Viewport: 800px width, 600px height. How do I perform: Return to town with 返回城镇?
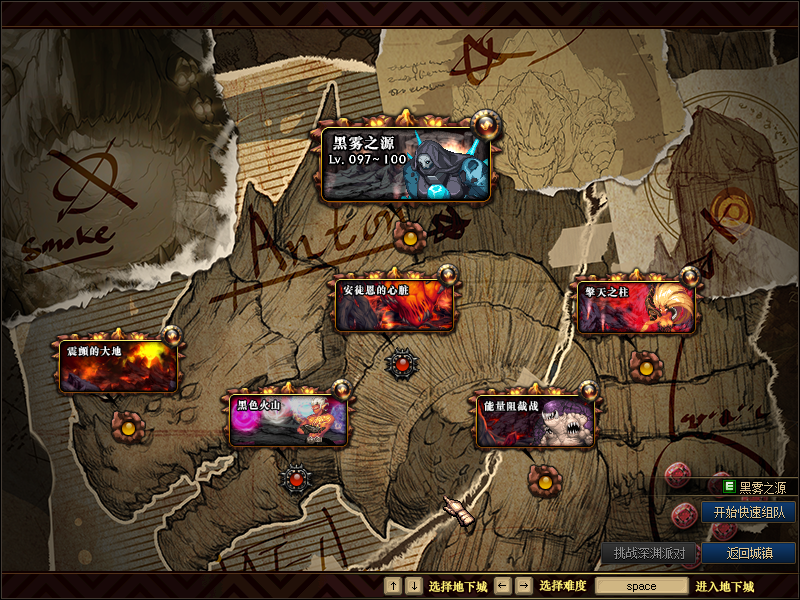(x=749, y=553)
